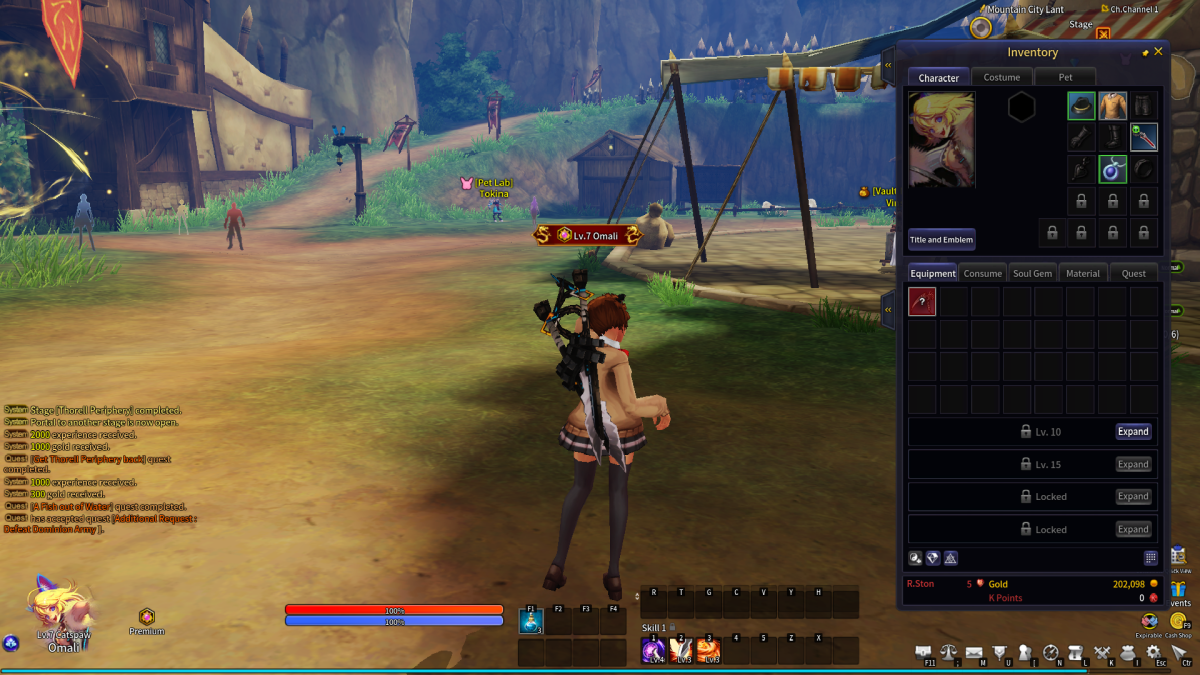Select the equipped orange jacket slot
Viewport: 1200px width, 675px height.
pos(1112,106)
